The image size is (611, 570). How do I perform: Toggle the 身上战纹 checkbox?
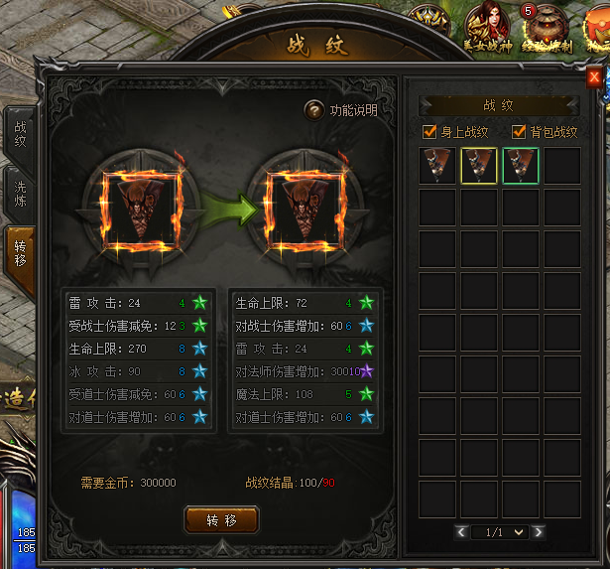tap(430, 132)
